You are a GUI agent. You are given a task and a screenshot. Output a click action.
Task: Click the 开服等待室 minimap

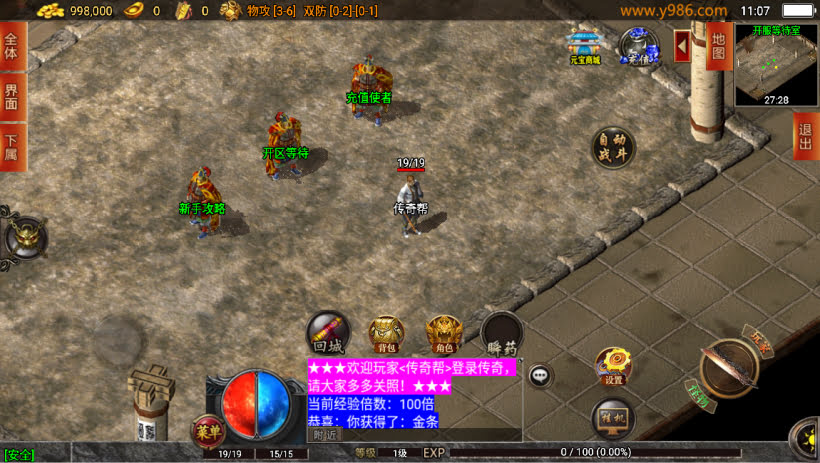point(777,65)
